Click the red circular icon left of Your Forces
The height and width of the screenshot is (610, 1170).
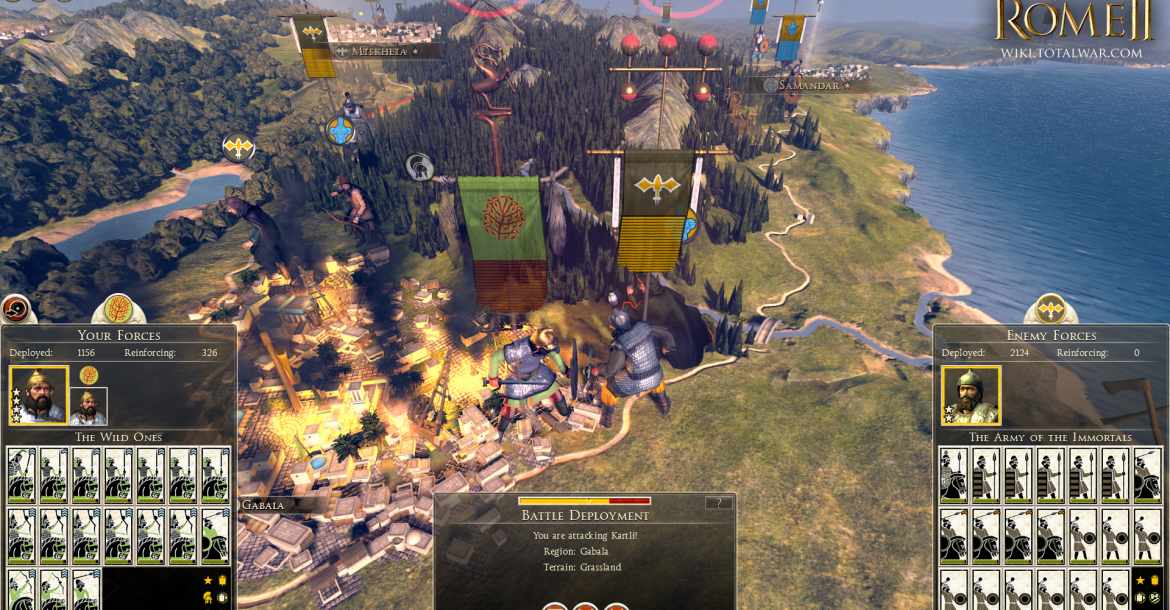click(x=15, y=308)
